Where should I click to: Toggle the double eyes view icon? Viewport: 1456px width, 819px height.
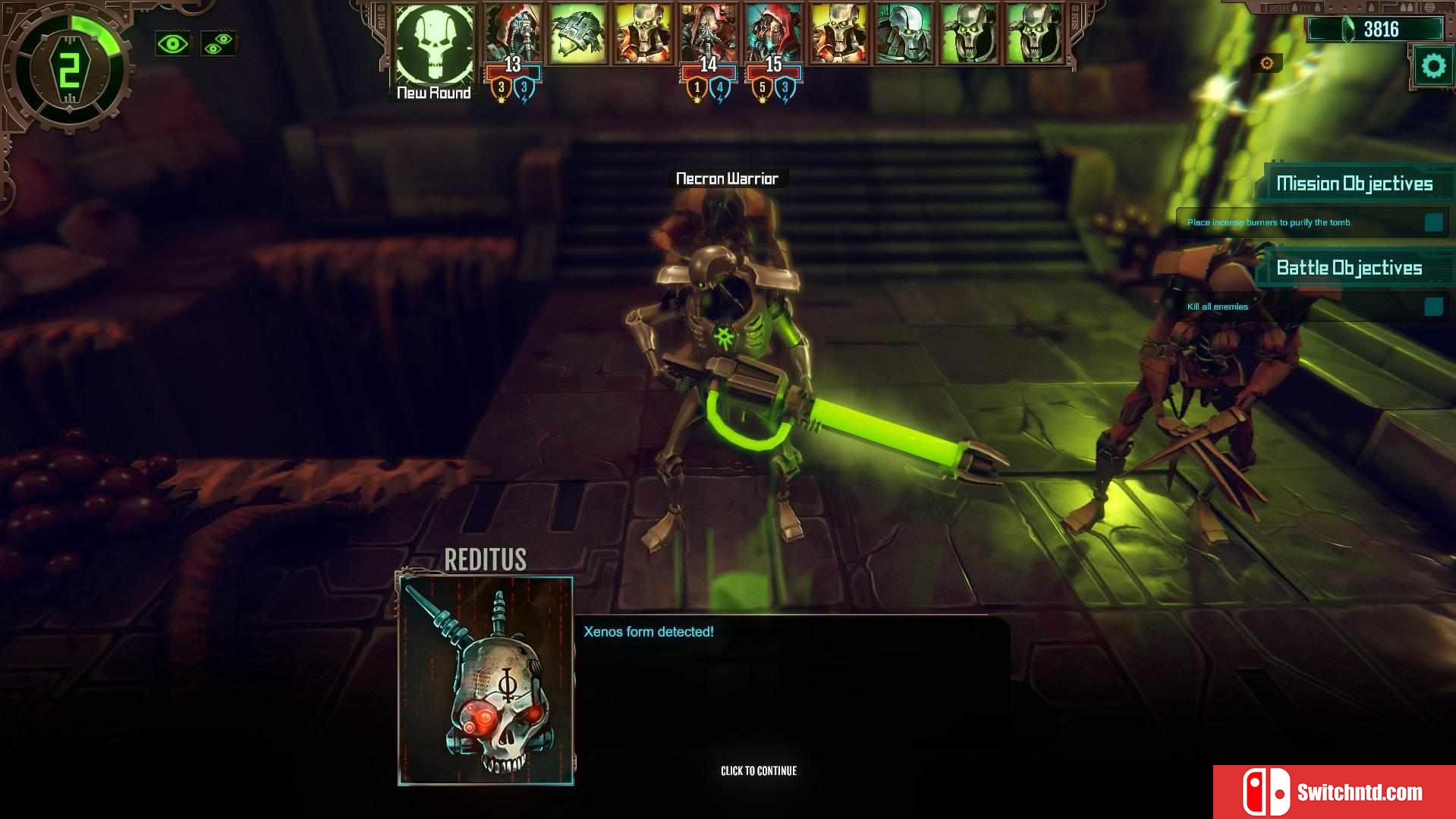[x=219, y=44]
